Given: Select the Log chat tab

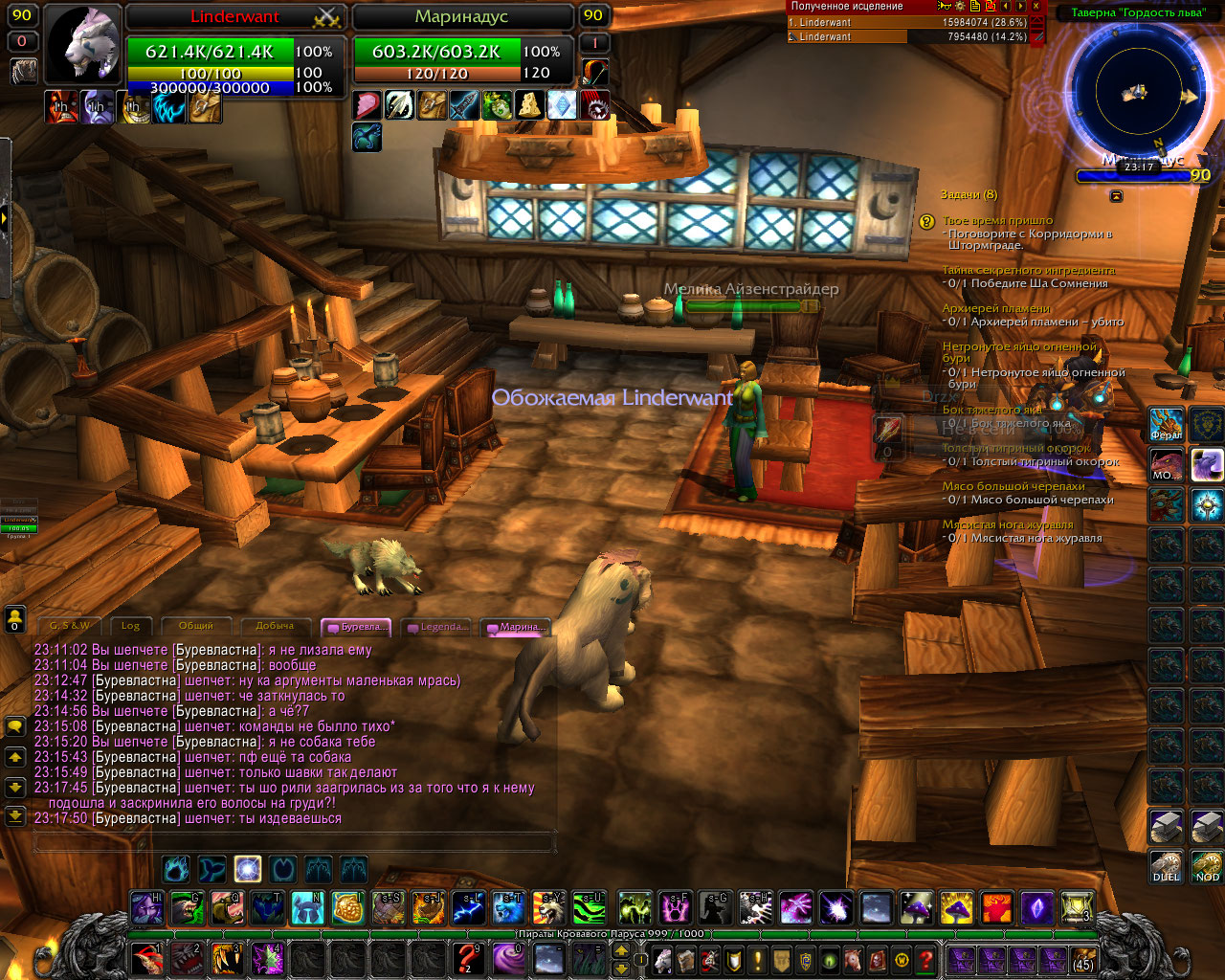Looking at the screenshot, I should (x=130, y=626).
